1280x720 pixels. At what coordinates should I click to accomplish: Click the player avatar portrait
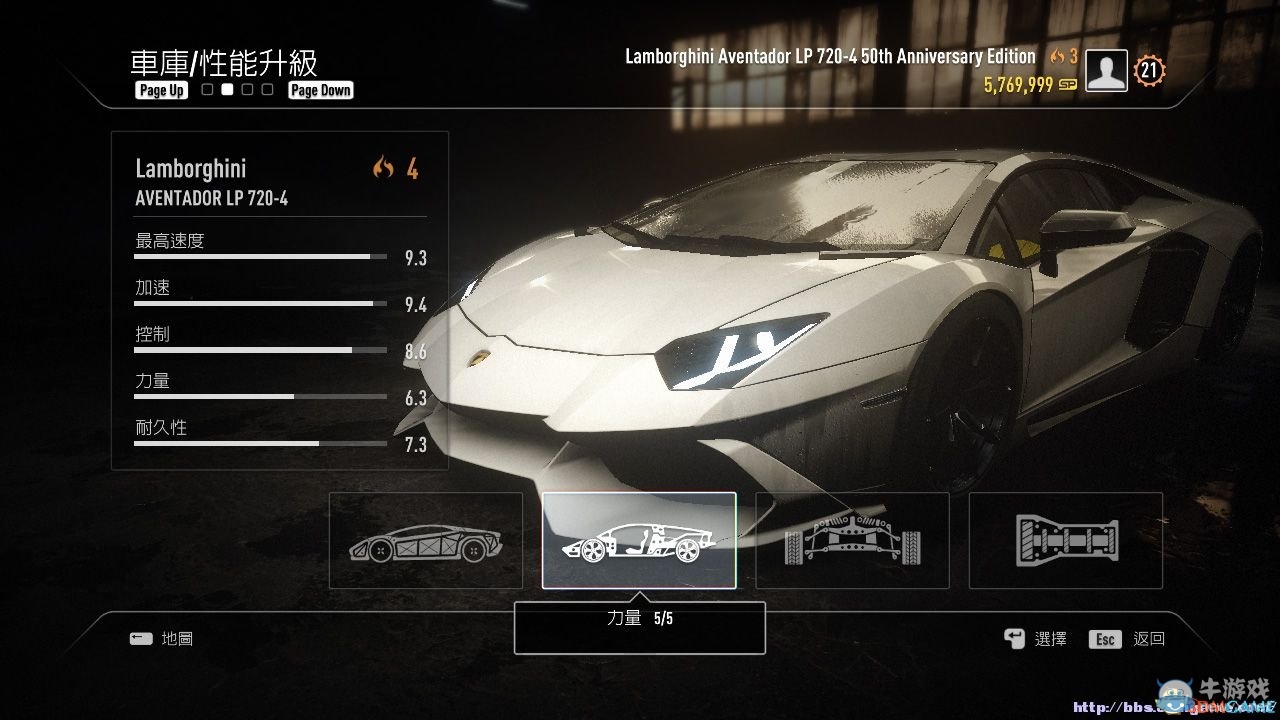[1105, 70]
